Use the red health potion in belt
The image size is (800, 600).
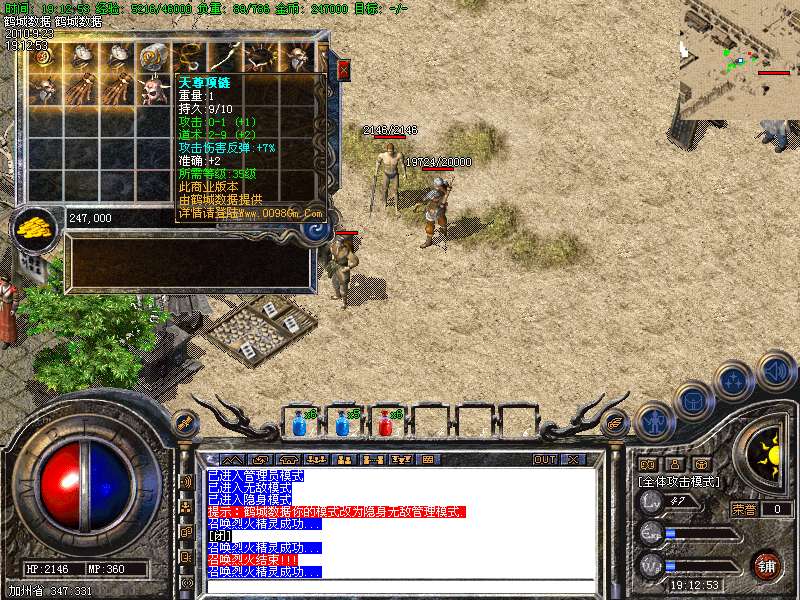click(385, 423)
